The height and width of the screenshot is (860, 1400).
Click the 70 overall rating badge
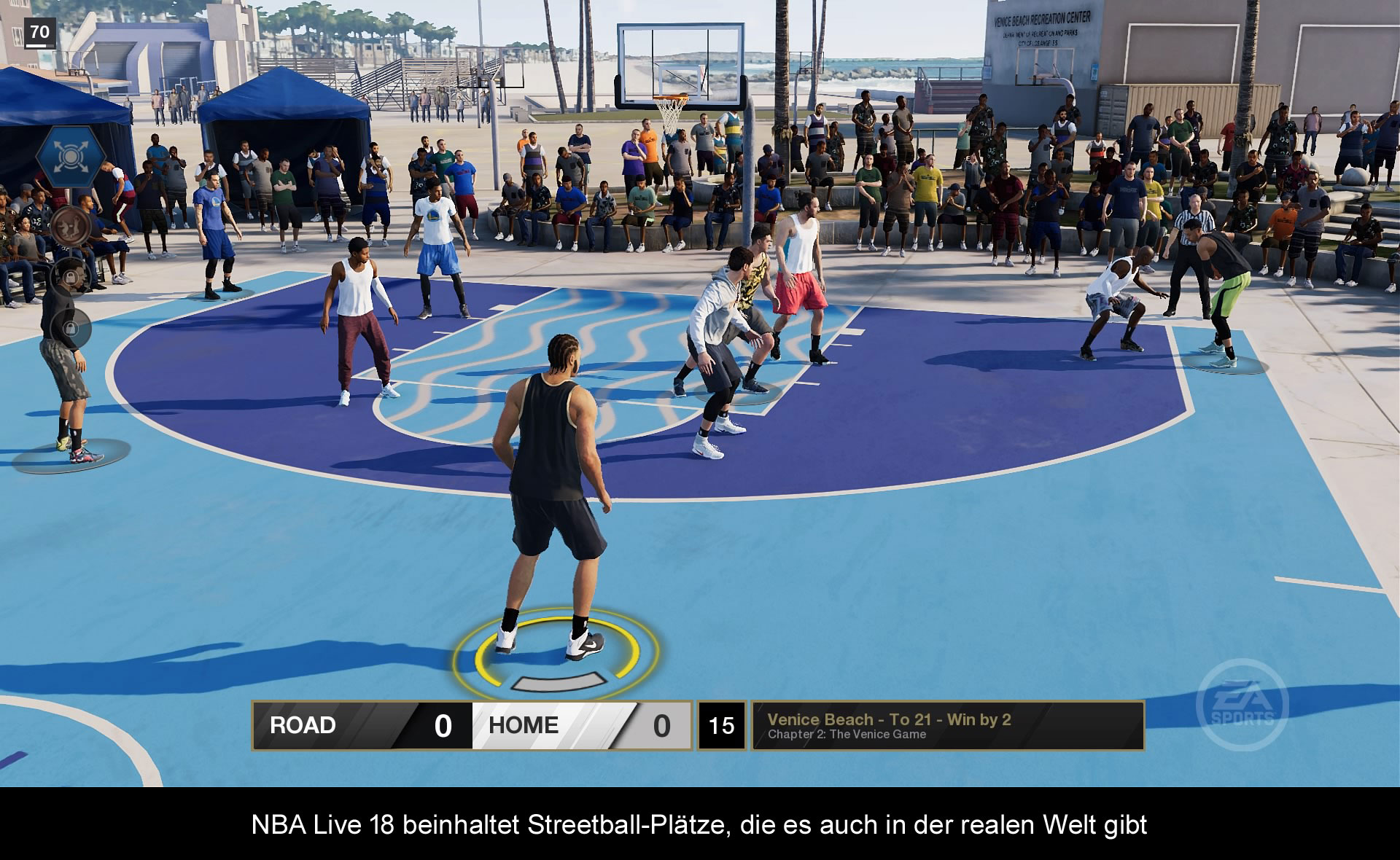tap(39, 33)
